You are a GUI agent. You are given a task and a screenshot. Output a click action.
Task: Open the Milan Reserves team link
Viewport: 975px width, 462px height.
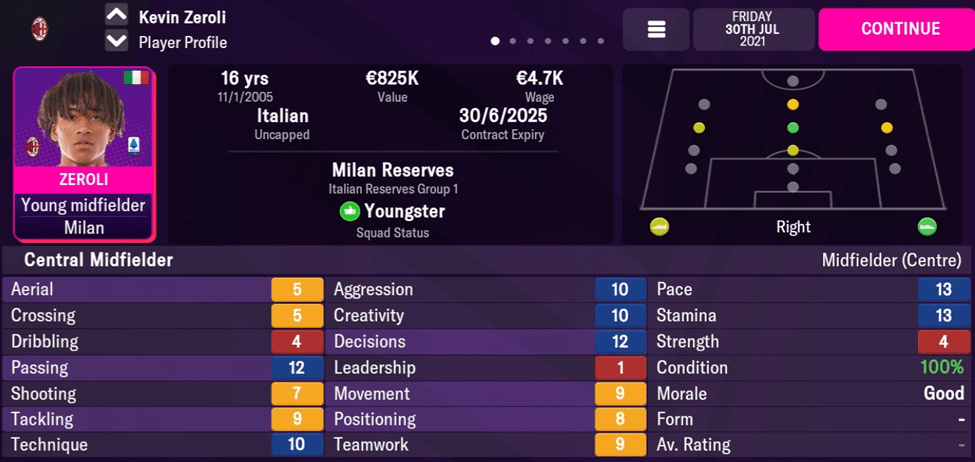pyautogui.click(x=392, y=170)
